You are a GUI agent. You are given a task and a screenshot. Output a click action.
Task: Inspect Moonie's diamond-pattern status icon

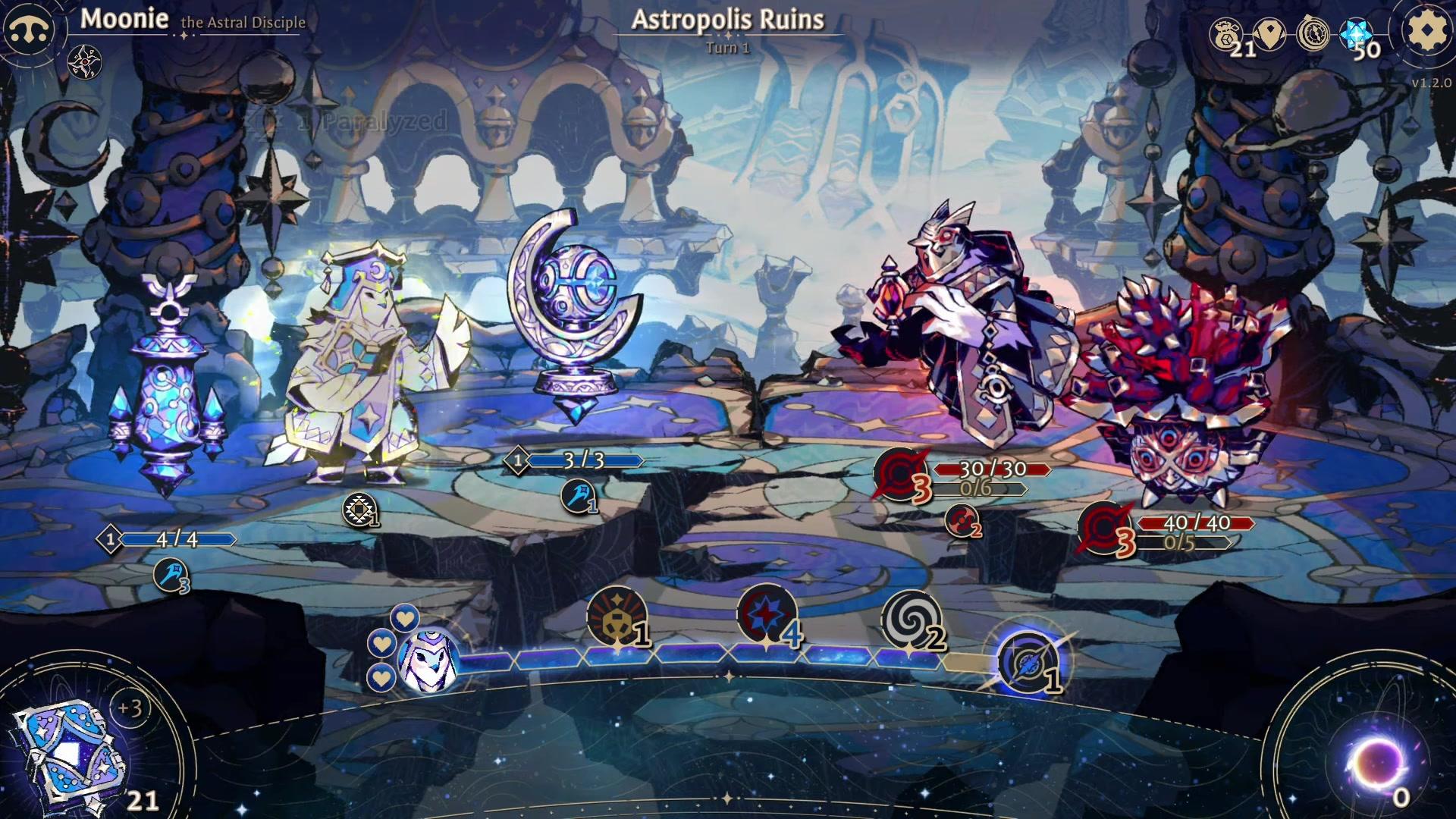click(359, 510)
